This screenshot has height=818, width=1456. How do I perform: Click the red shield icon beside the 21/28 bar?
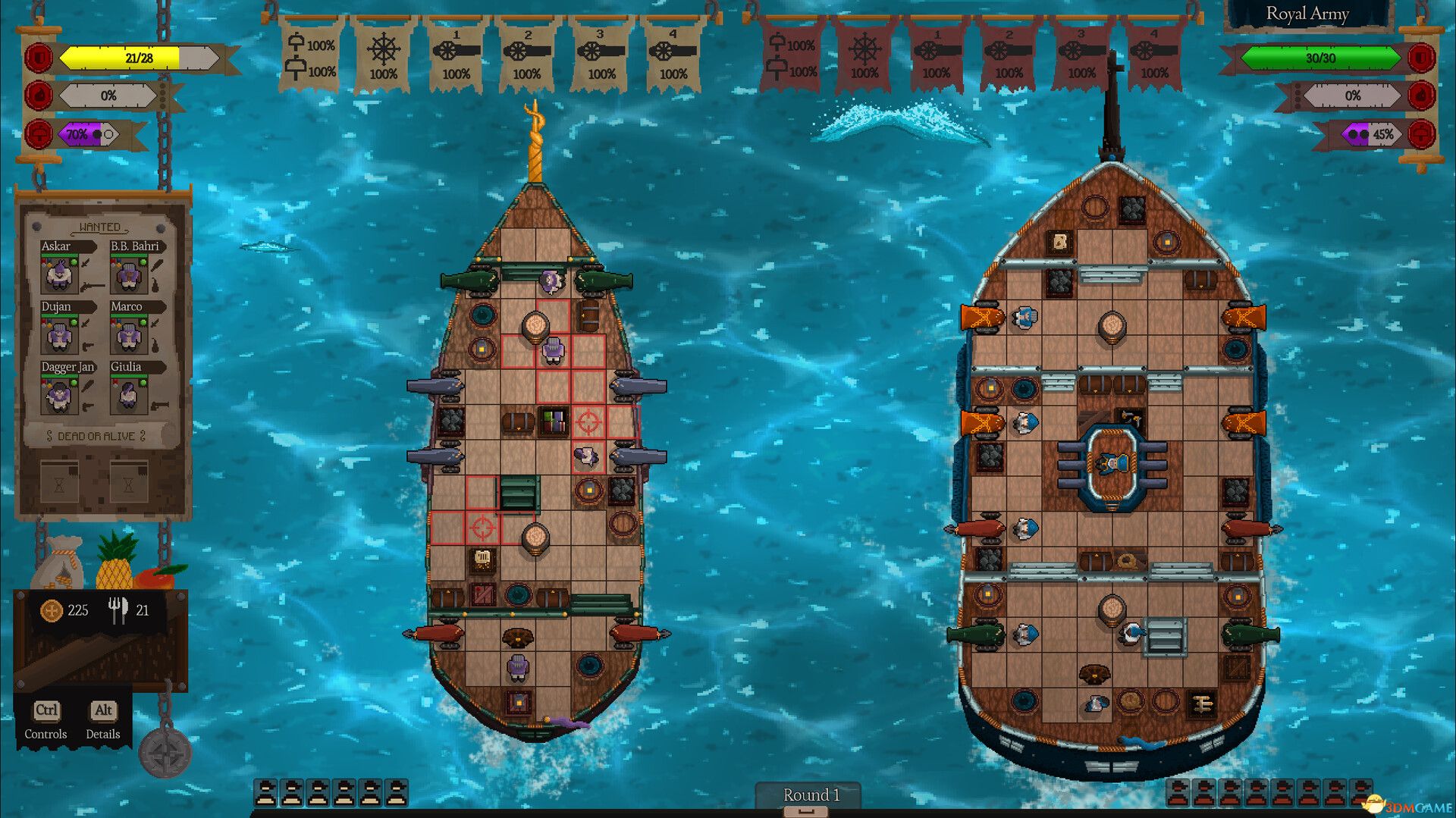pyautogui.click(x=37, y=57)
